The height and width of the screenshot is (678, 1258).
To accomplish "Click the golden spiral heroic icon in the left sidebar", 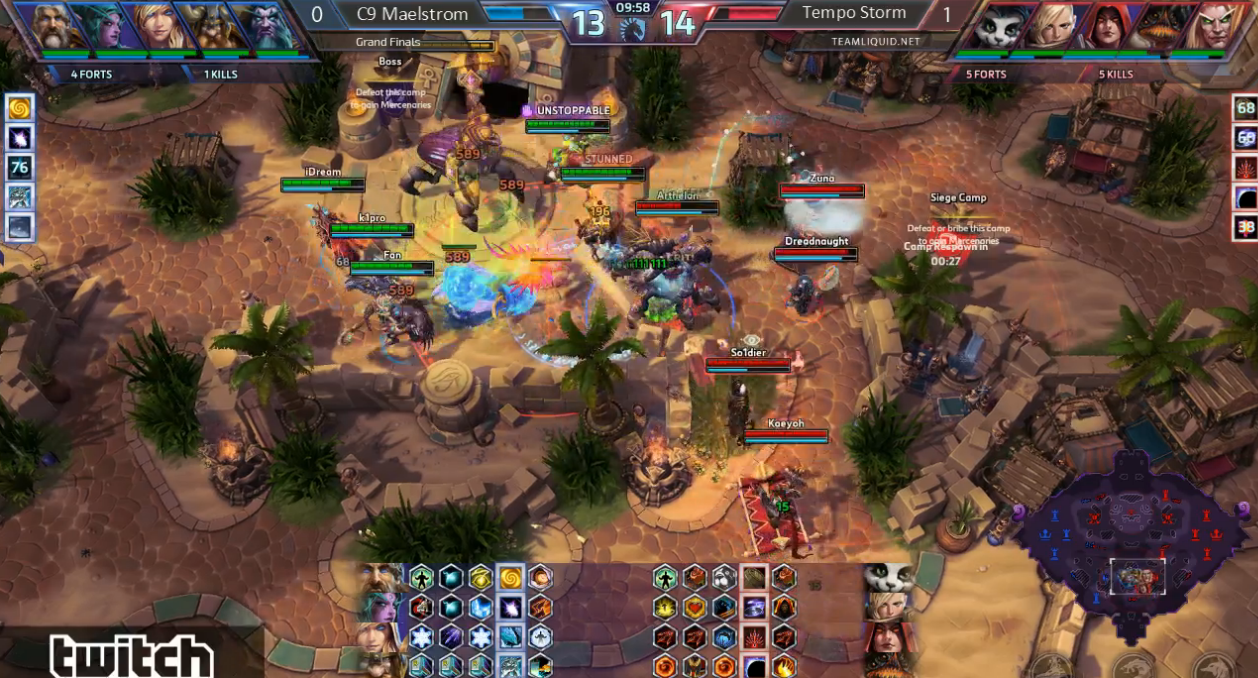I will pos(20,107).
